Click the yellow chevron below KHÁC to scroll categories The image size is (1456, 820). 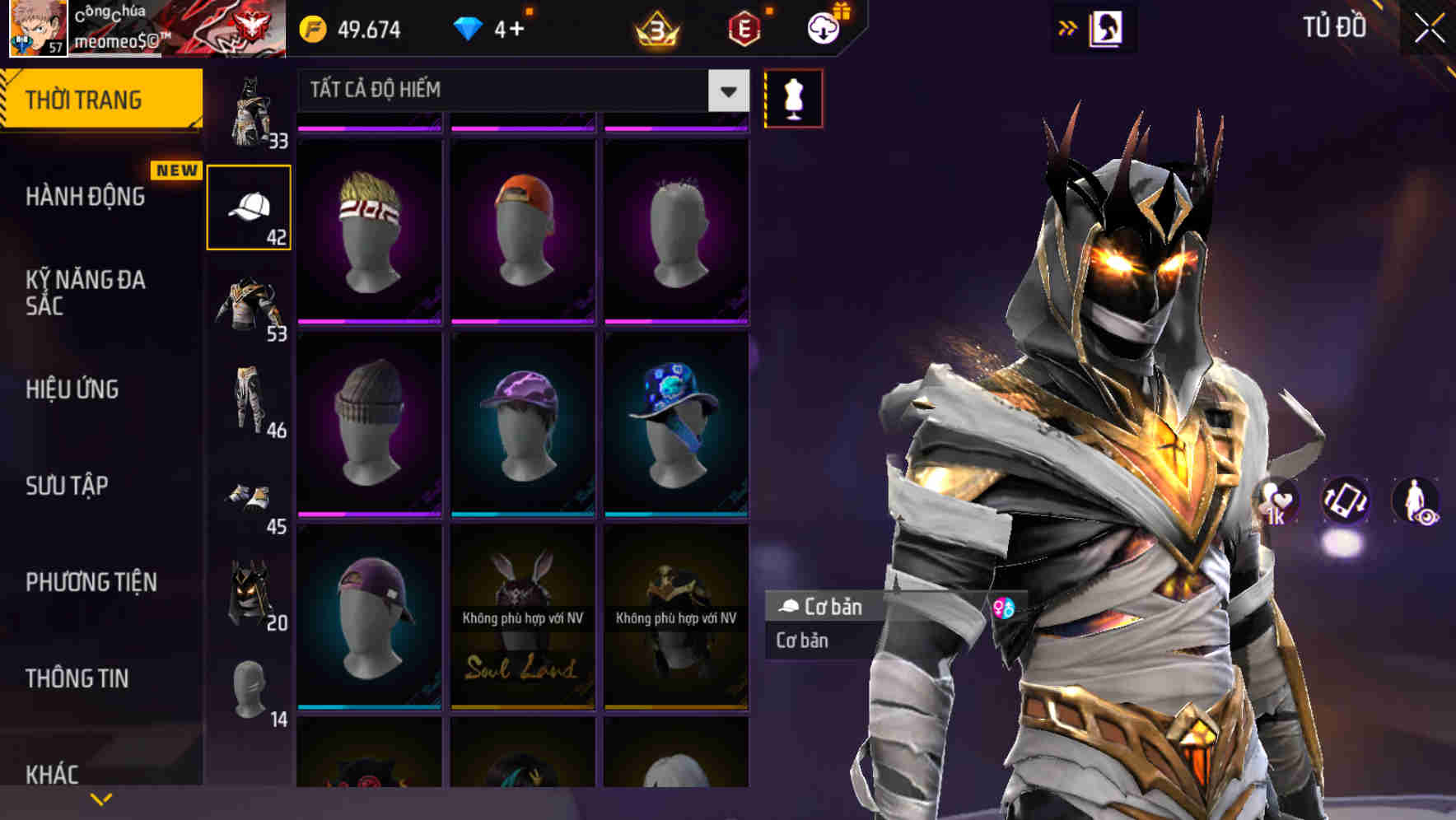(x=100, y=800)
